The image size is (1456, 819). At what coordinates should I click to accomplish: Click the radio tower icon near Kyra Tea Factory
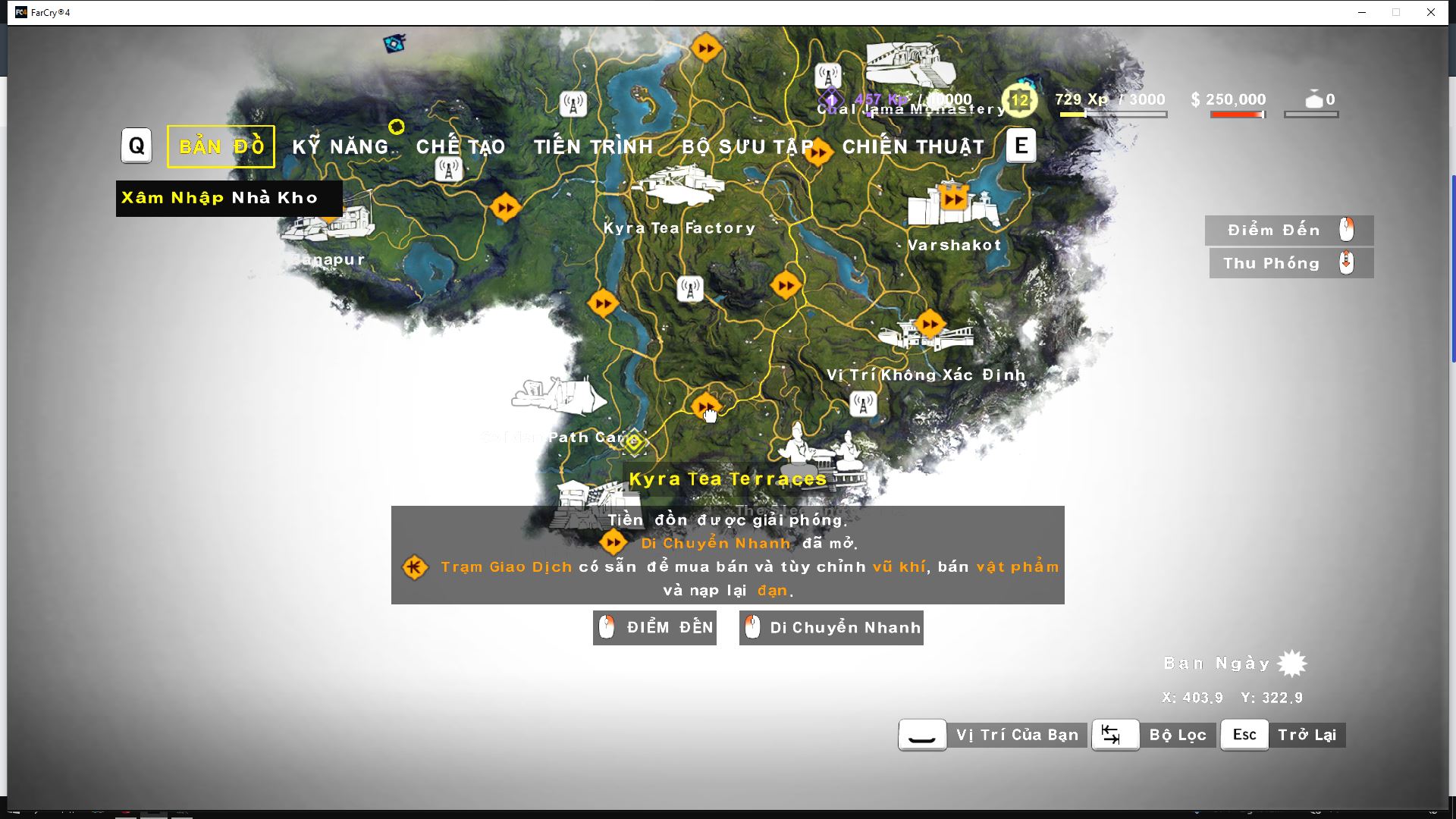690,289
